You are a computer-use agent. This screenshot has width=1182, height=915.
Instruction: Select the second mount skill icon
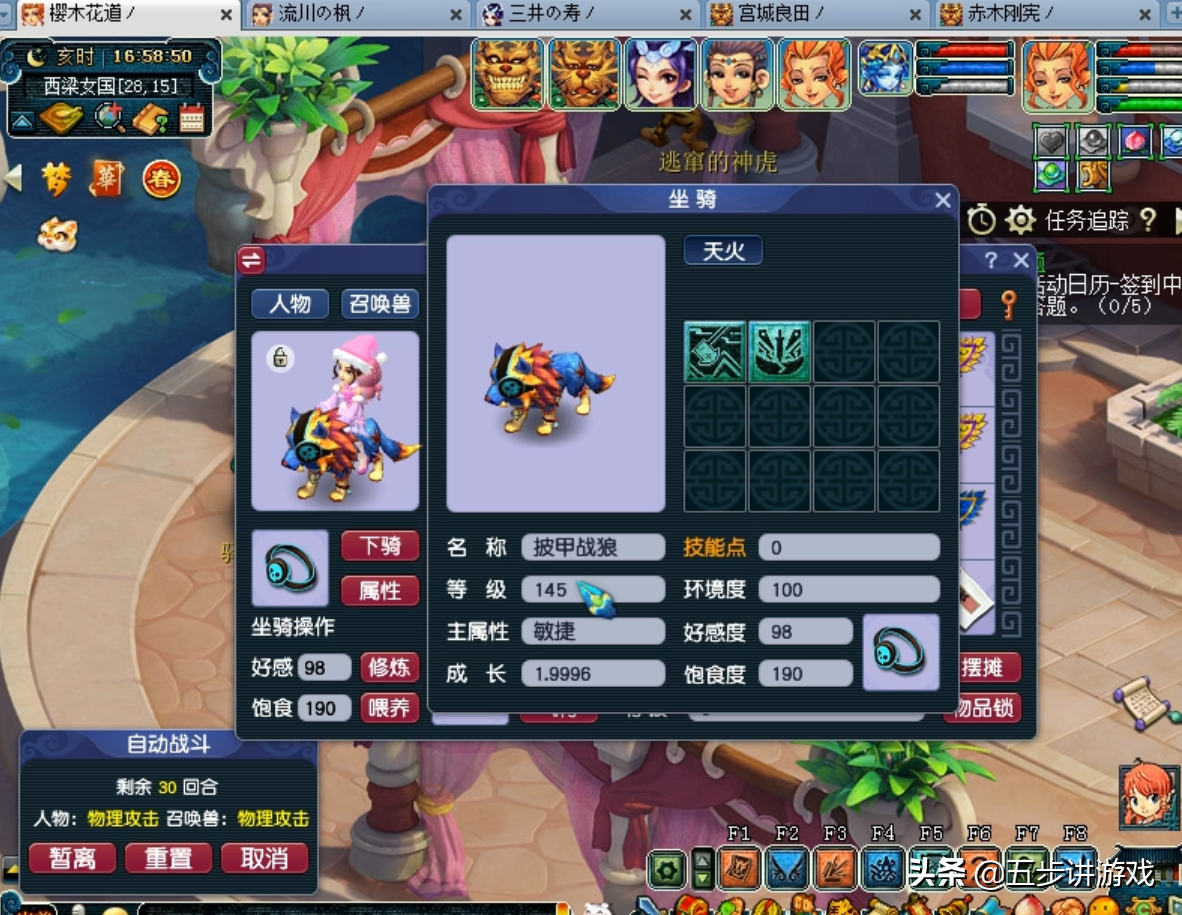pos(780,352)
